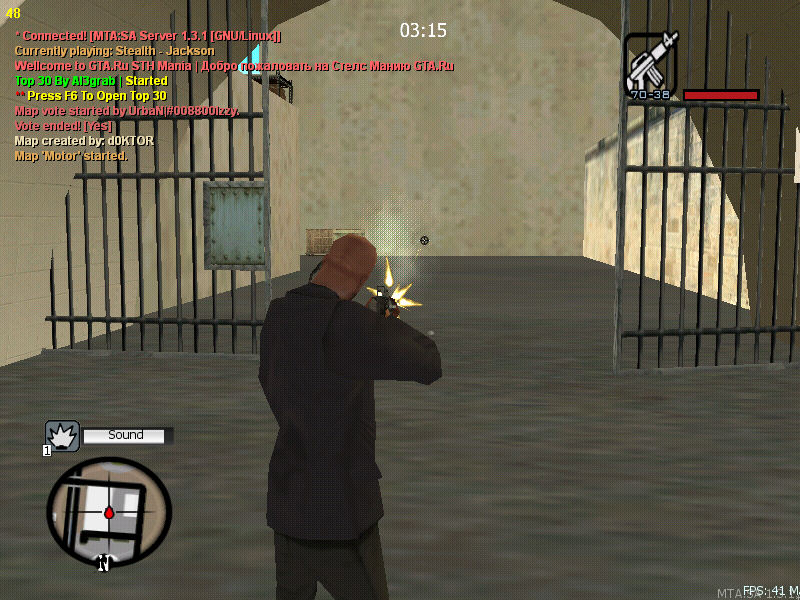The width and height of the screenshot is (800, 600).
Task: Click the Sound noise indicator icon
Action: click(x=62, y=436)
